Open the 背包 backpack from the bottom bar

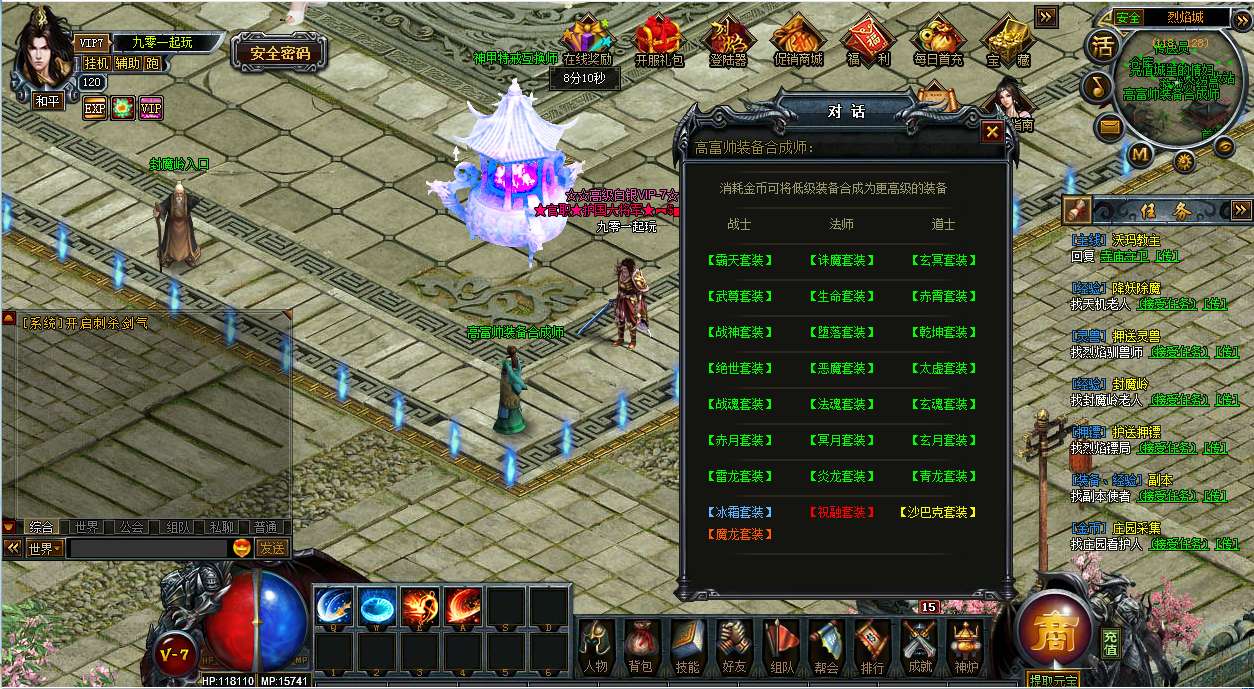tap(640, 647)
